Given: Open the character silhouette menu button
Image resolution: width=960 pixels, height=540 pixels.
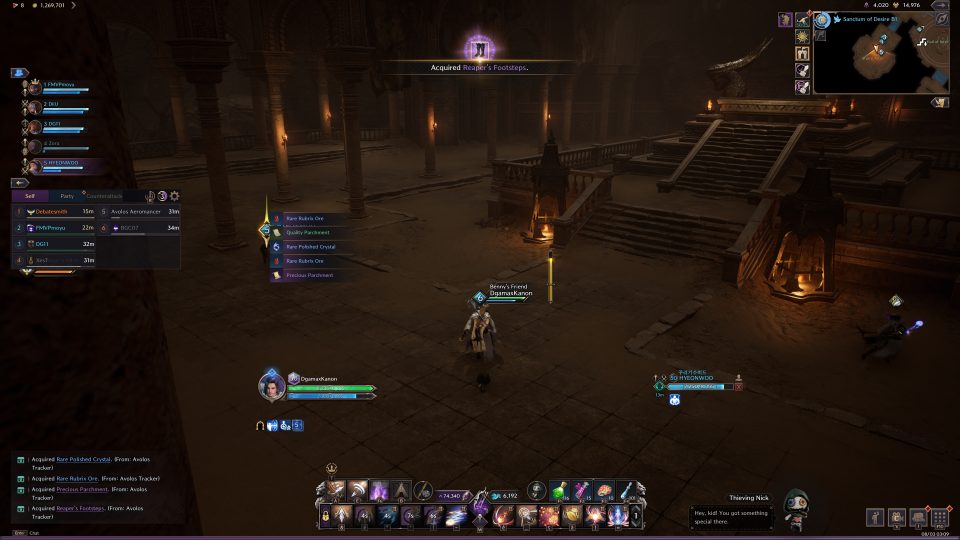Looking at the screenshot, I should click(874, 517).
